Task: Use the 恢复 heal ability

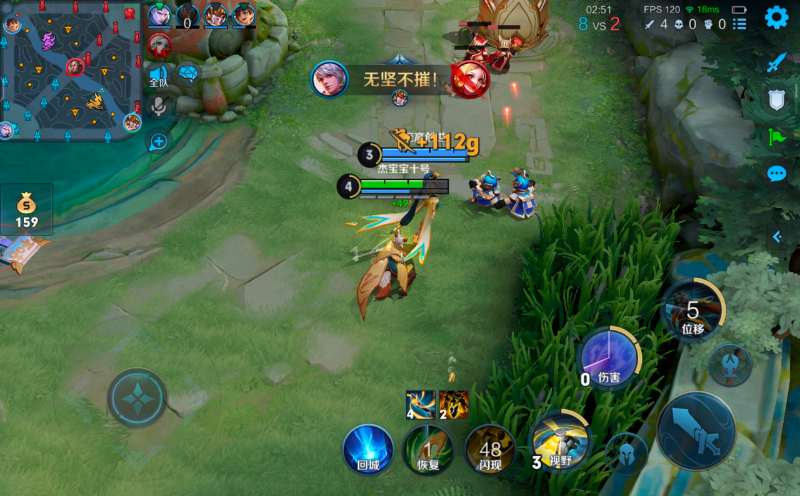Action: tap(428, 449)
